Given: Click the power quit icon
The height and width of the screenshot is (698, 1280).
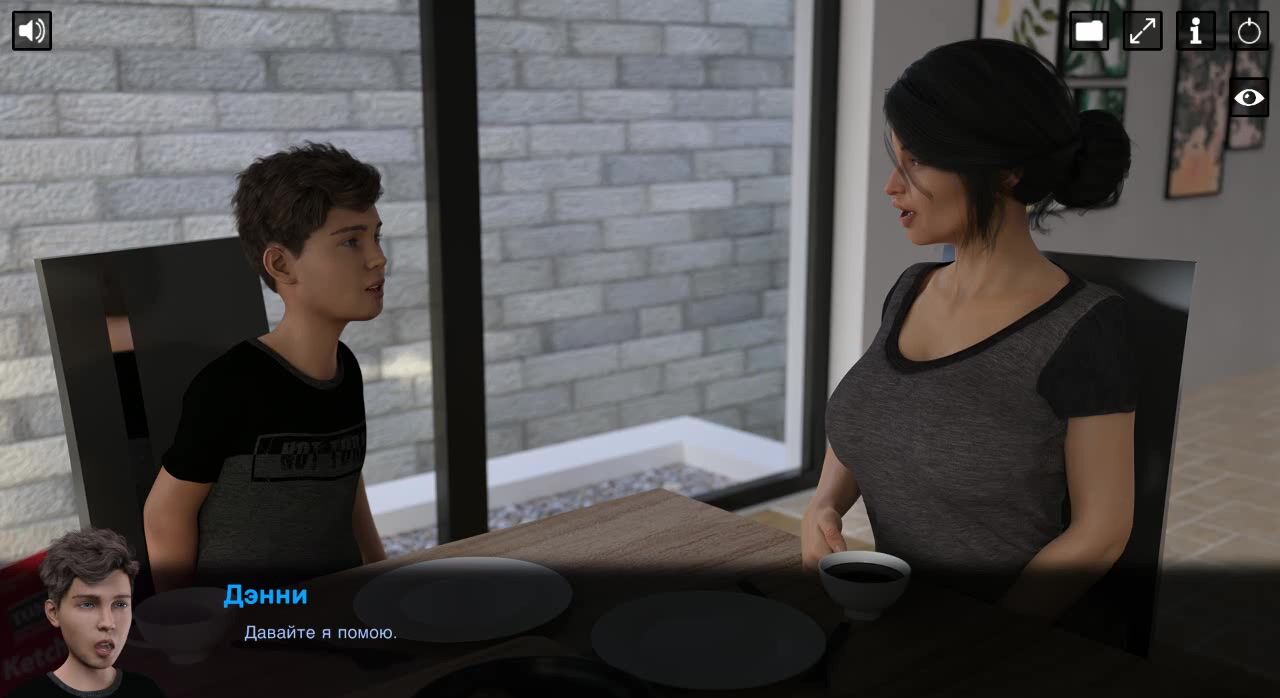Looking at the screenshot, I should [x=1249, y=31].
